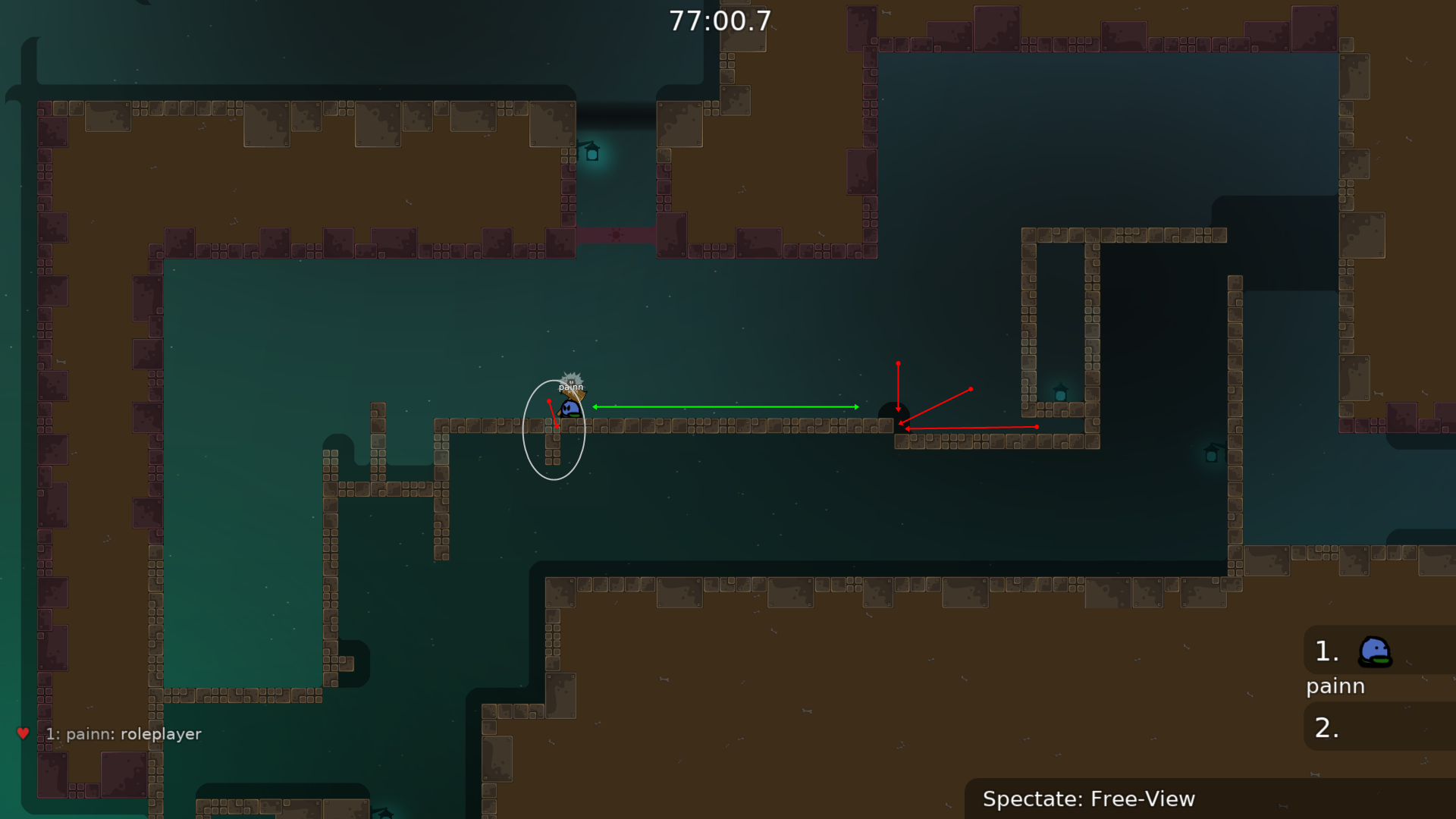Click painn's nameplate to follow that player
The image size is (1456, 819).
click(570, 386)
